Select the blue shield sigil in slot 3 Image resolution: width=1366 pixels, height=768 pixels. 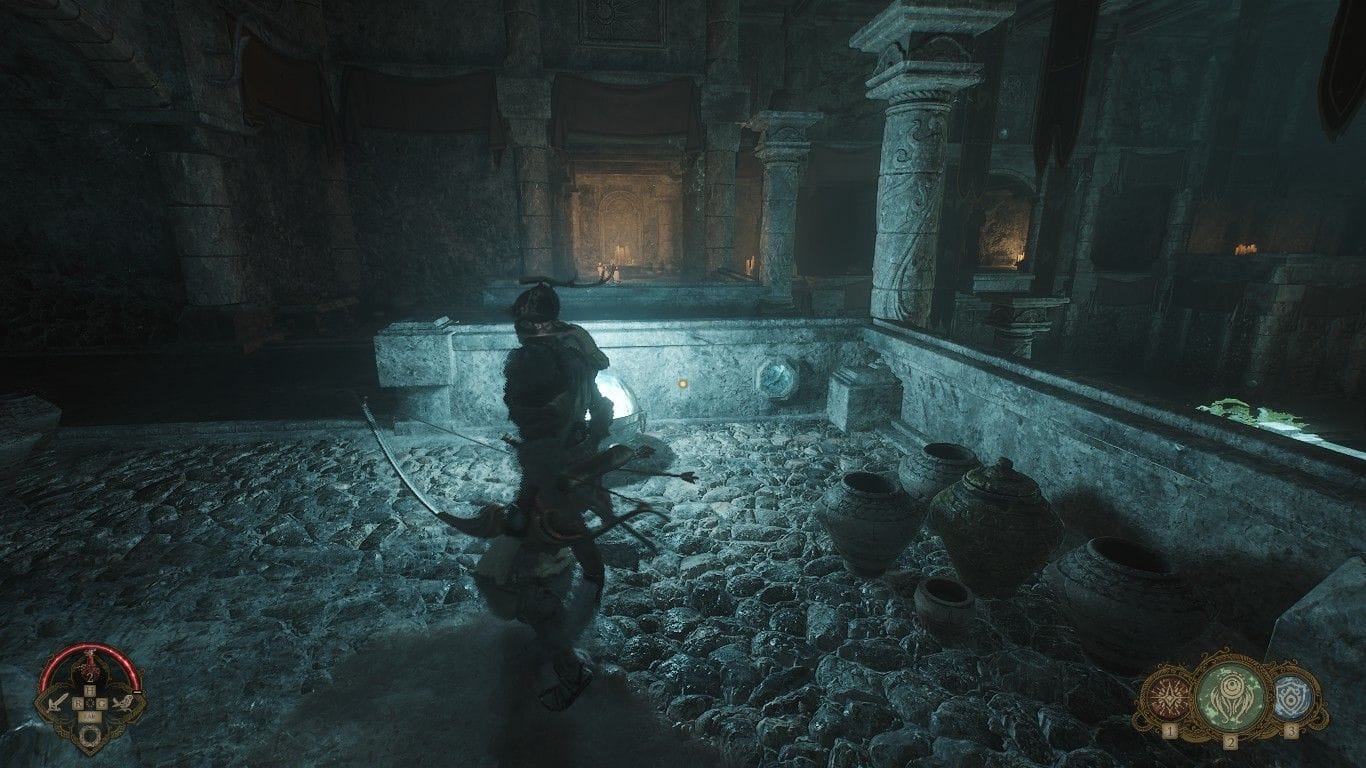tap(1291, 696)
